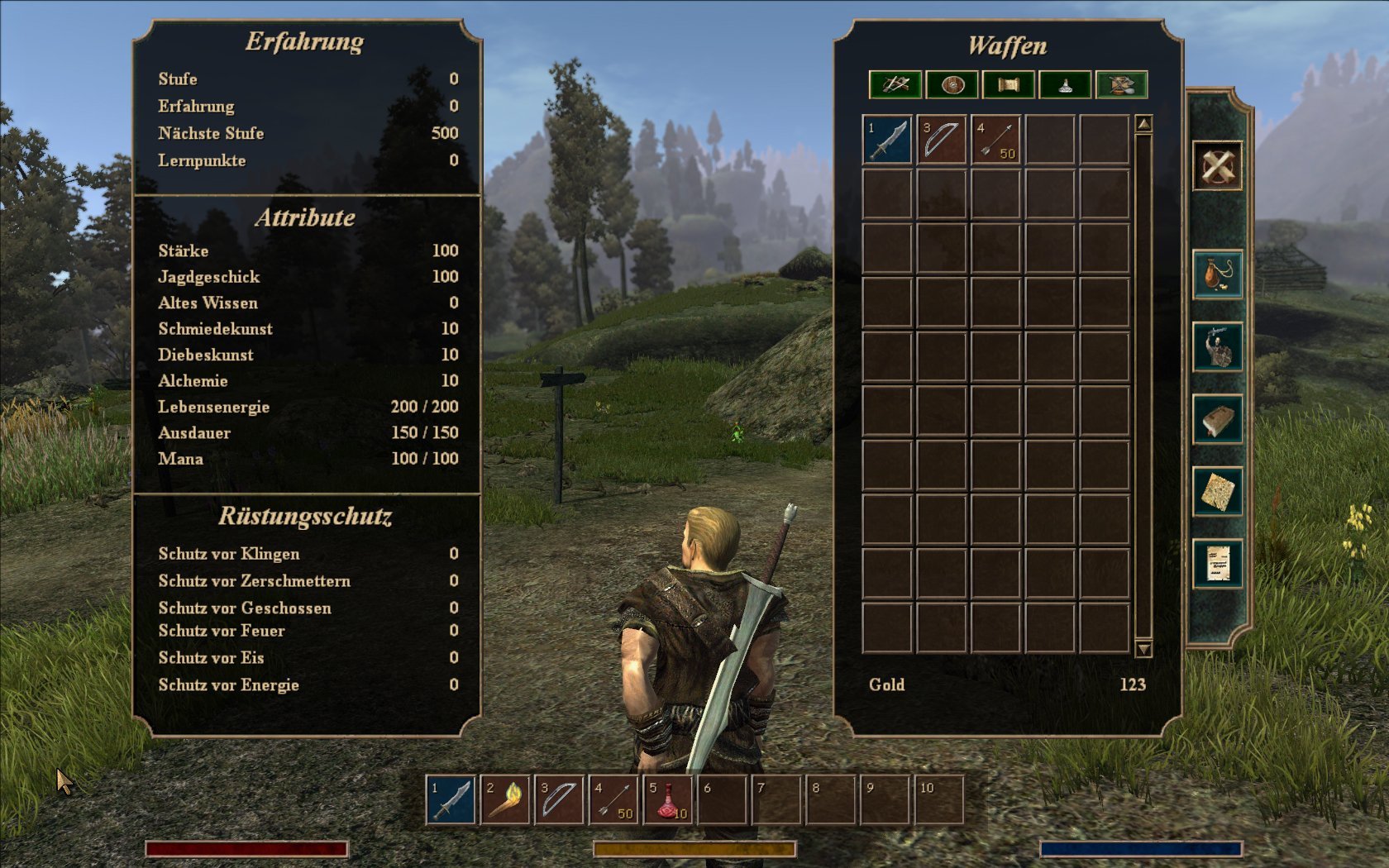This screenshot has height=868, width=1389.
Task: Choose the 50 arrows in the Waffen grid
Action: click(996, 139)
